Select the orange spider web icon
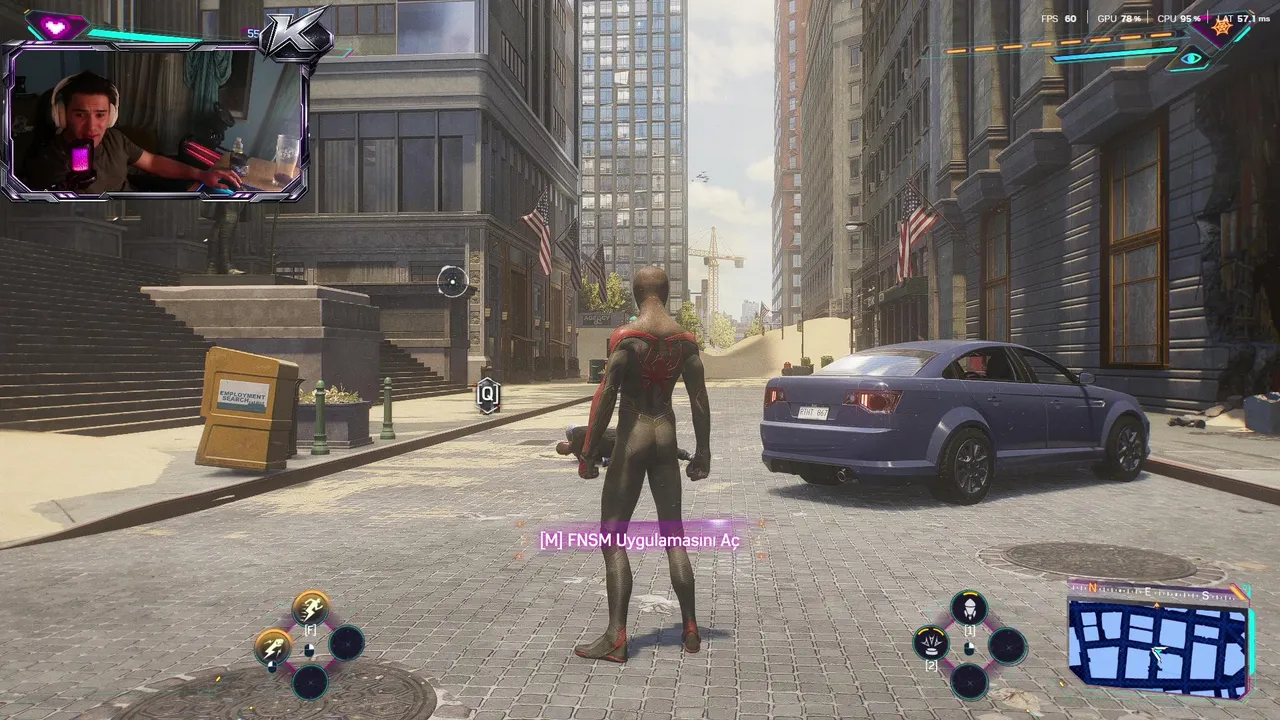 click(1221, 27)
